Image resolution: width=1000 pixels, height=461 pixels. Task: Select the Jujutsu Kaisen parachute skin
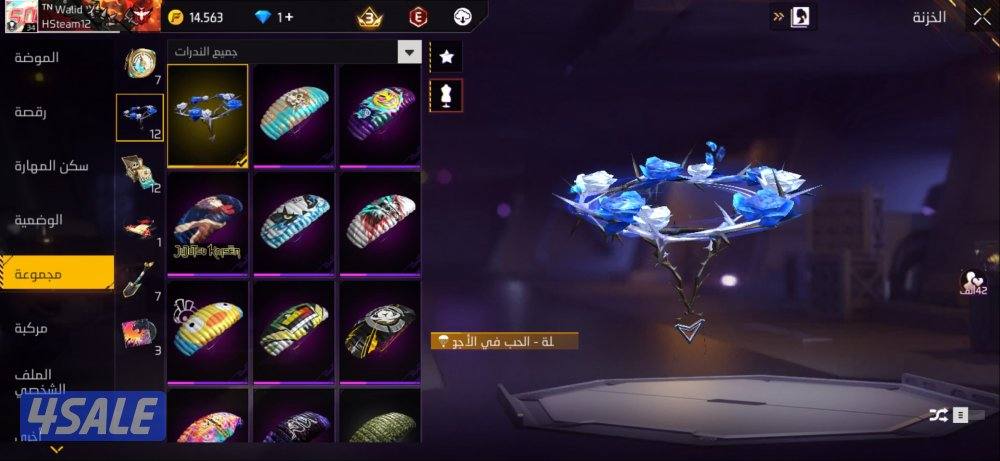pyautogui.click(x=208, y=225)
